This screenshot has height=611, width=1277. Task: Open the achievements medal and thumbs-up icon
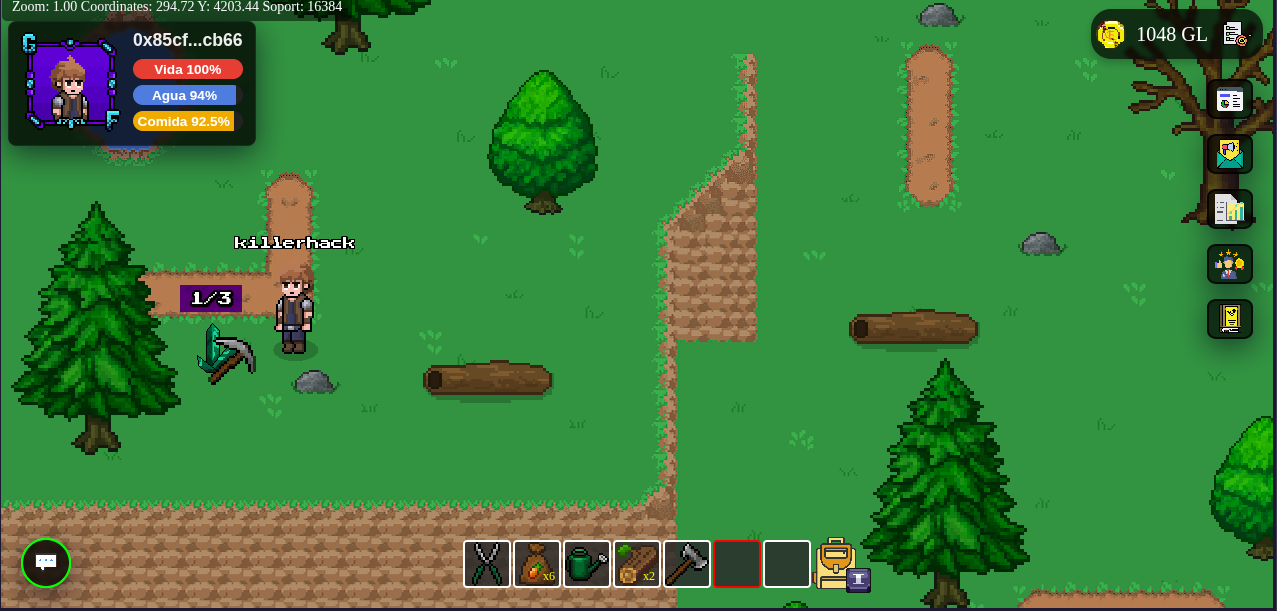(1229, 264)
